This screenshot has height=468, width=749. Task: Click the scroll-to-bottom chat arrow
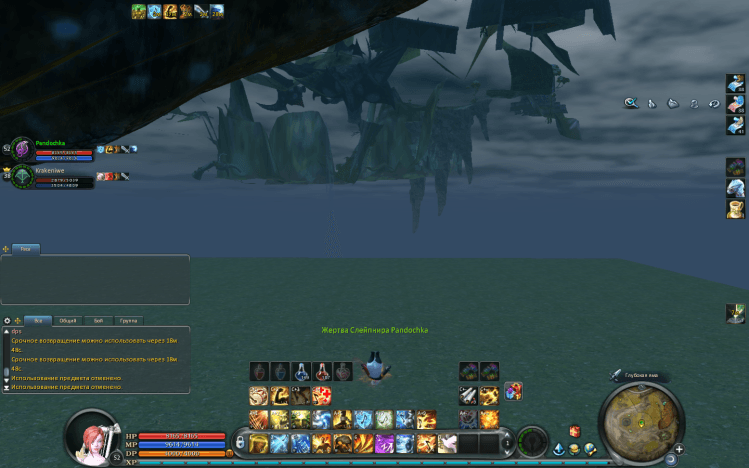(x=6, y=386)
